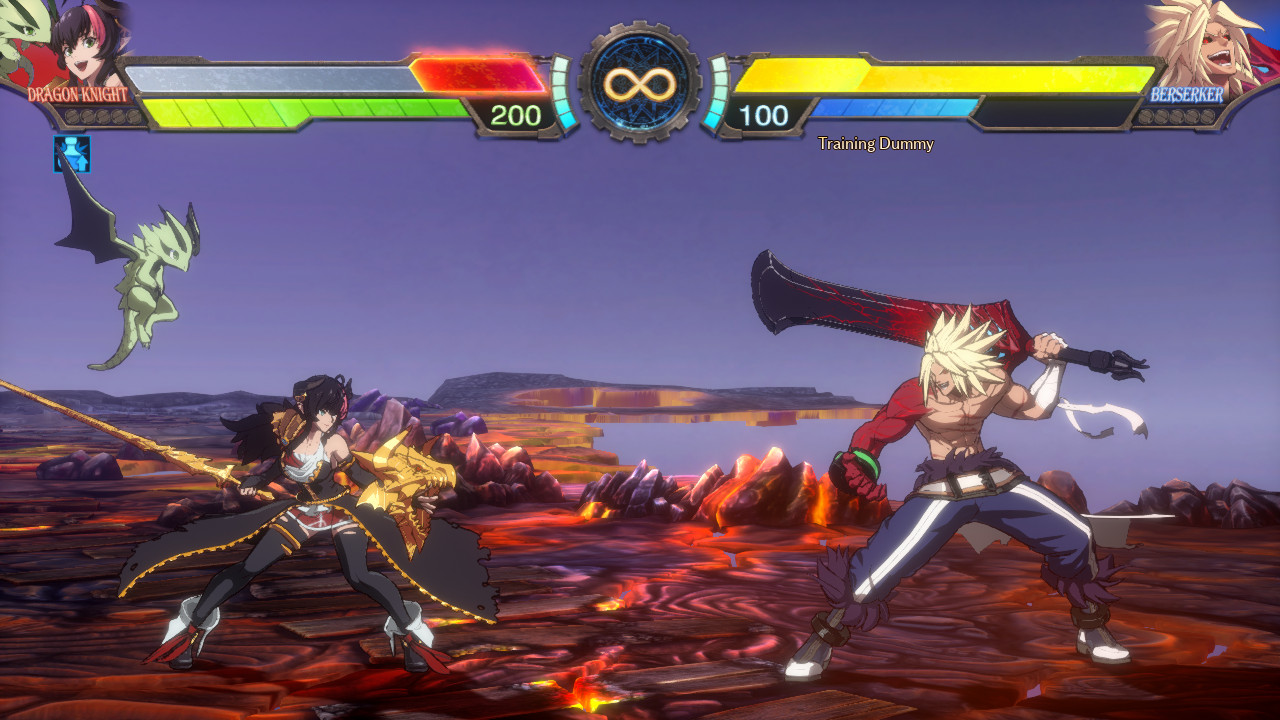The image size is (1280, 720).
Task: Click the blue potion buff icon below Dragon Knight's bar
Action: [x=70, y=155]
